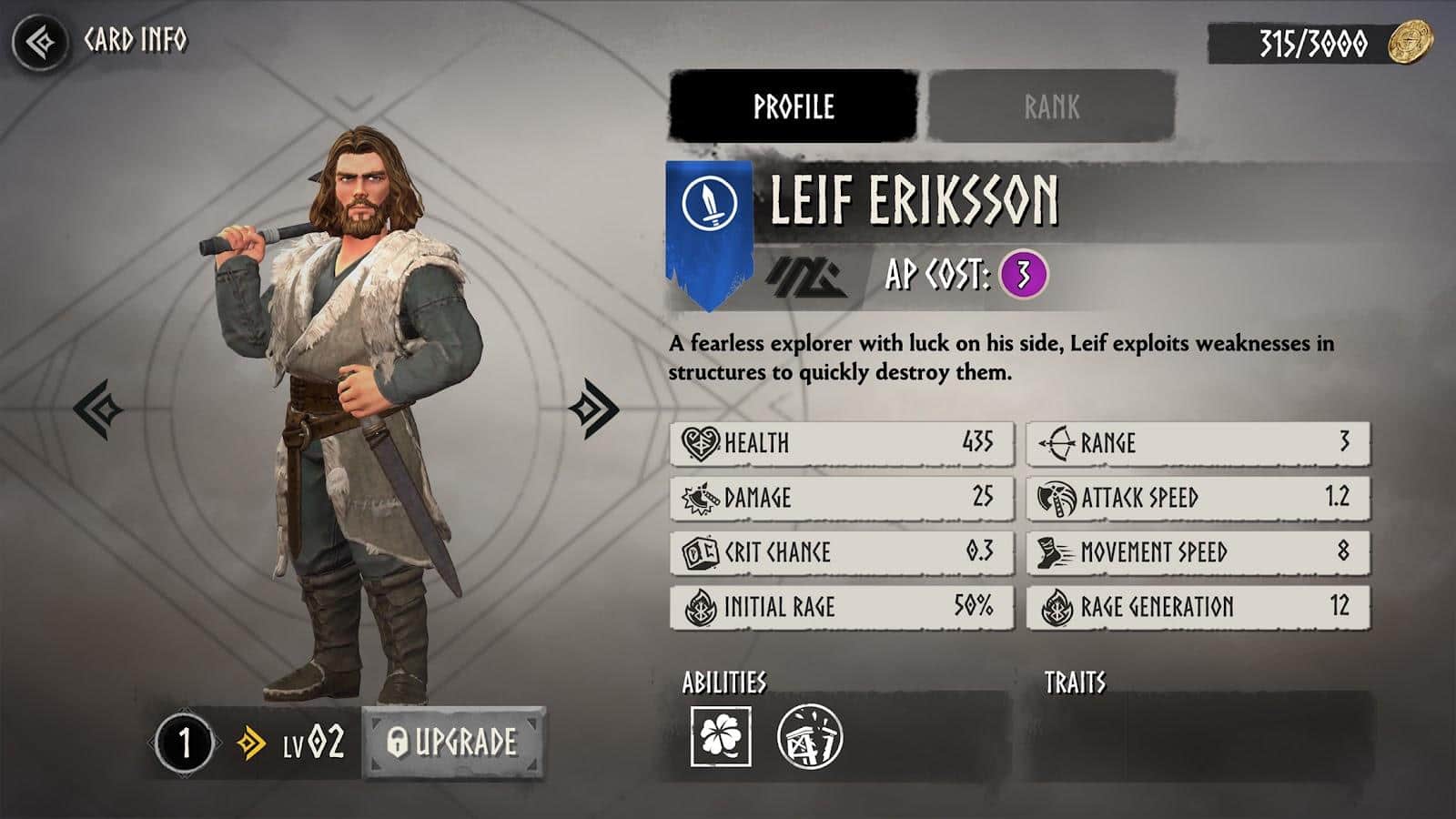The width and height of the screenshot is (1456, 819).
Task: Click the gold coin currency icon
Action: [x=1410, y=43]
